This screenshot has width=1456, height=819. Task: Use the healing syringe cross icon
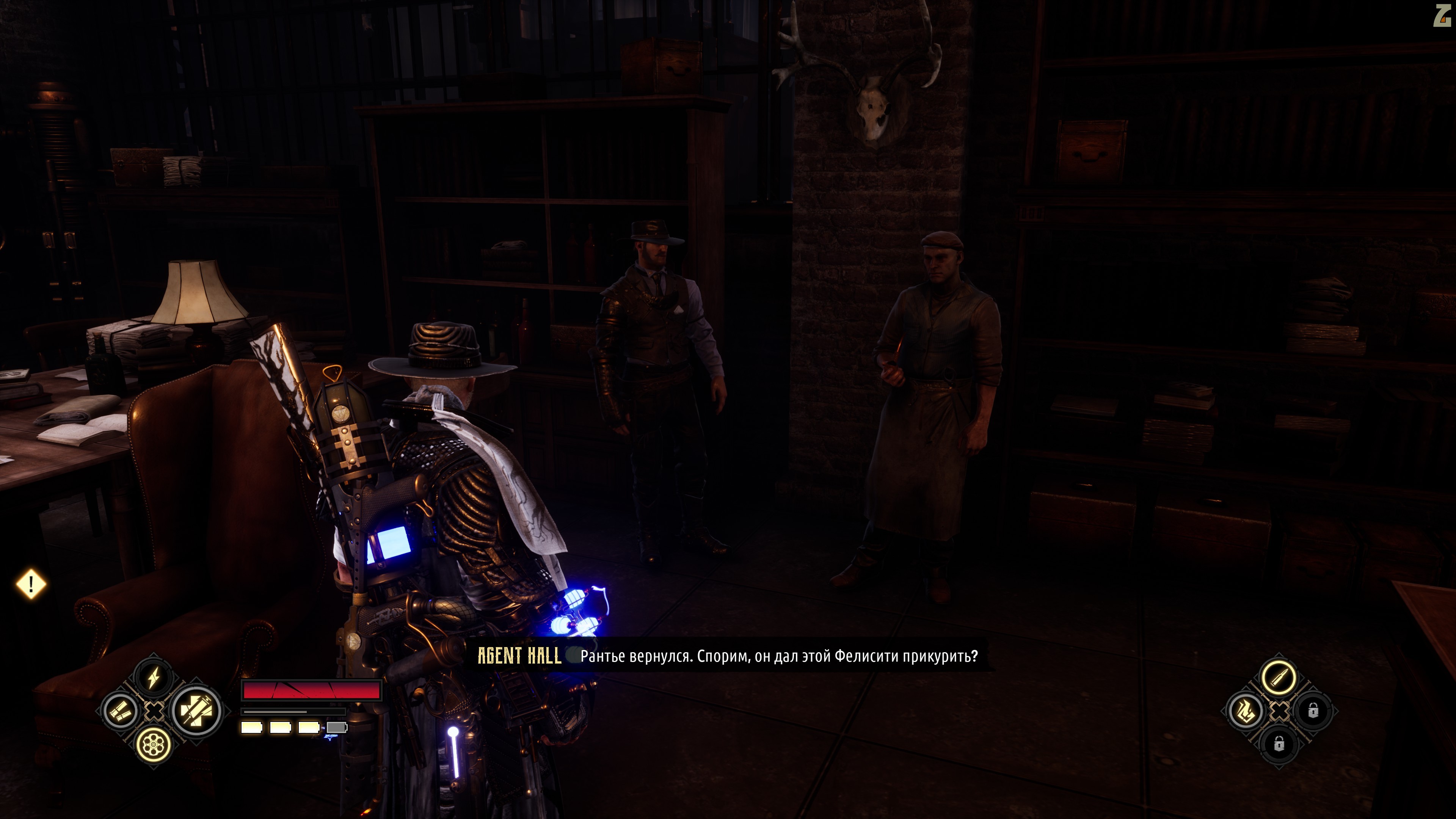pos(196,711)
